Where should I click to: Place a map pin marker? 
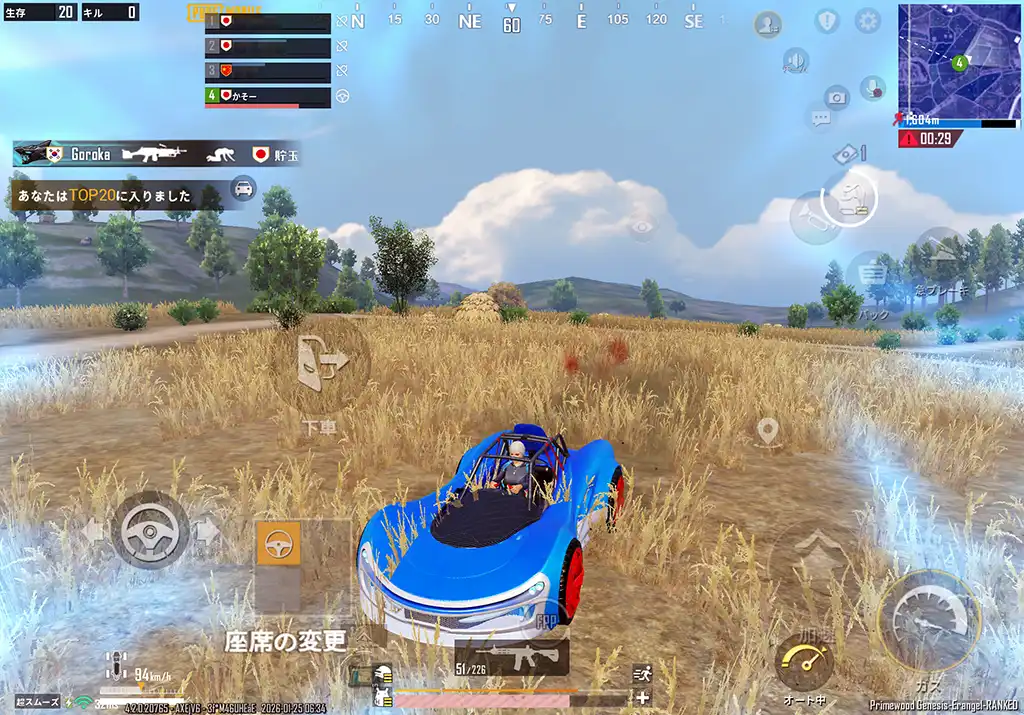767,431
